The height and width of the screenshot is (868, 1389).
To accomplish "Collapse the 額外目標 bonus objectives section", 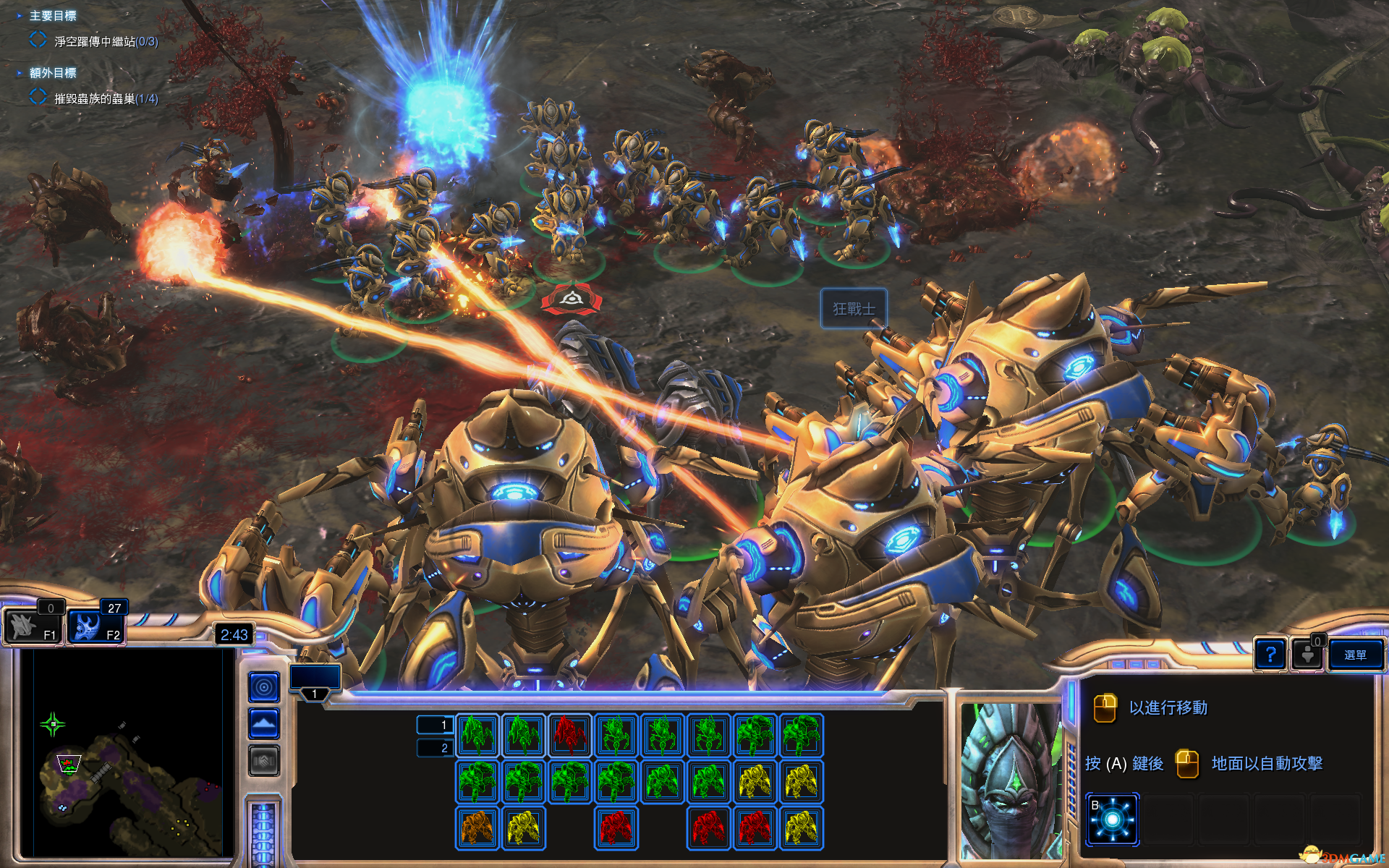I will click(x=19, y=73).
